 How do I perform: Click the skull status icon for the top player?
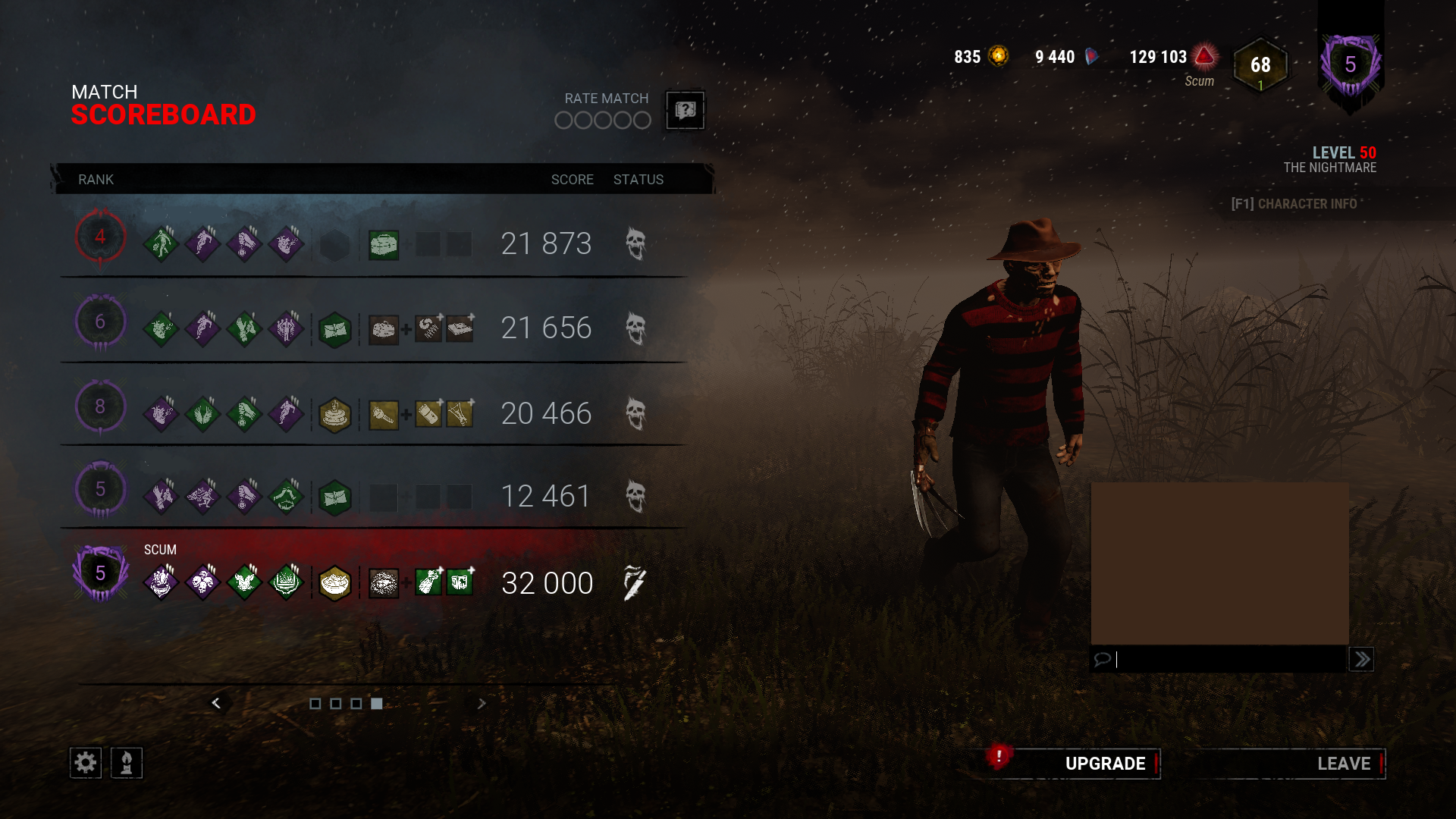[x=635, y=244]
